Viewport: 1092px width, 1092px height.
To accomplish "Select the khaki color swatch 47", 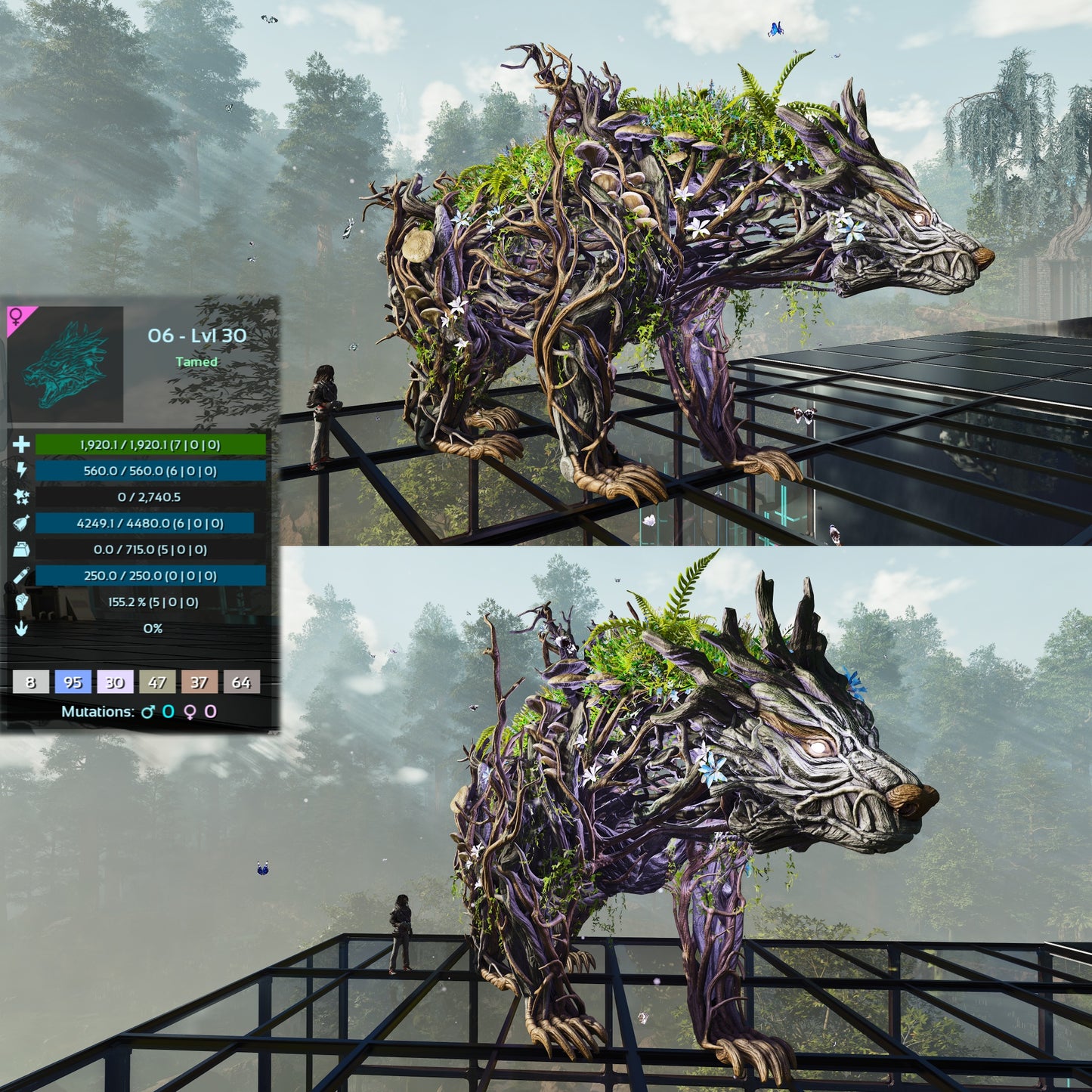I will pyautogui.click(x=157, y=682).
